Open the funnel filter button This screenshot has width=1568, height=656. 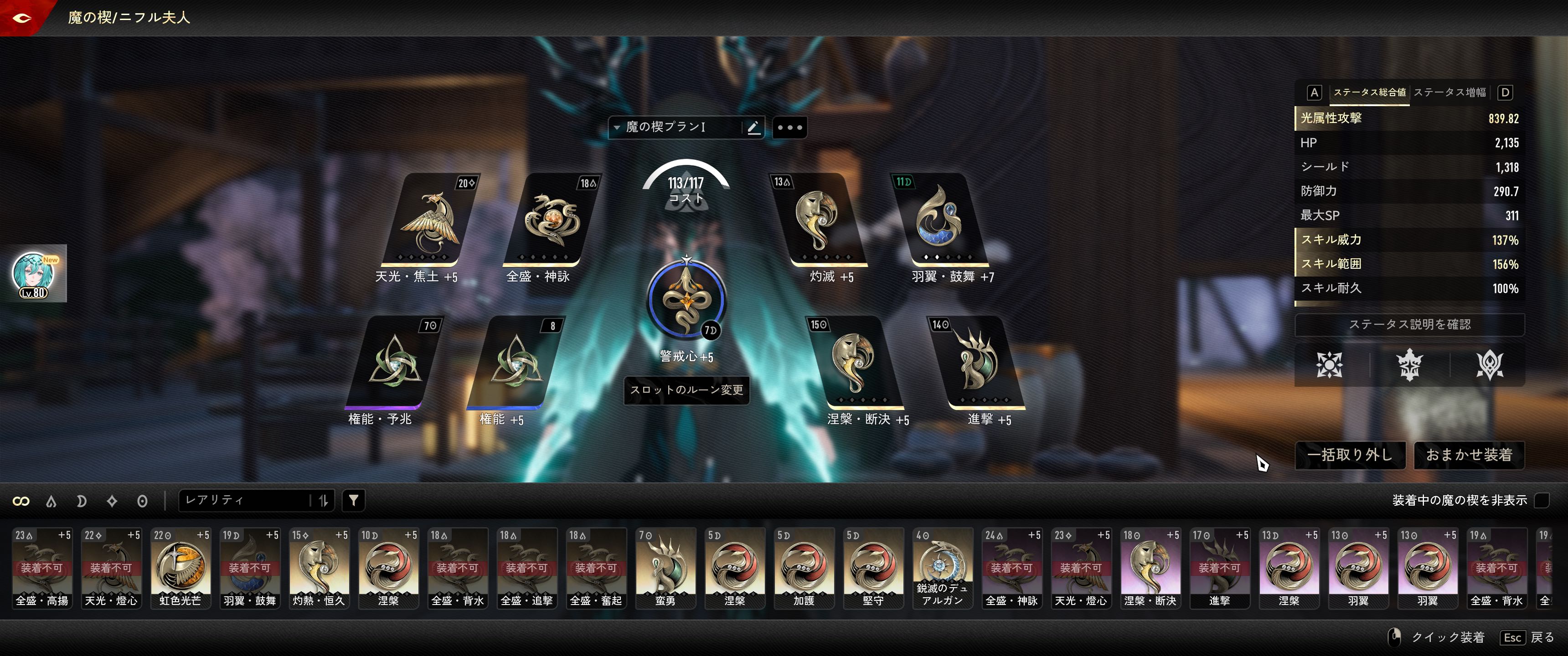354,500
